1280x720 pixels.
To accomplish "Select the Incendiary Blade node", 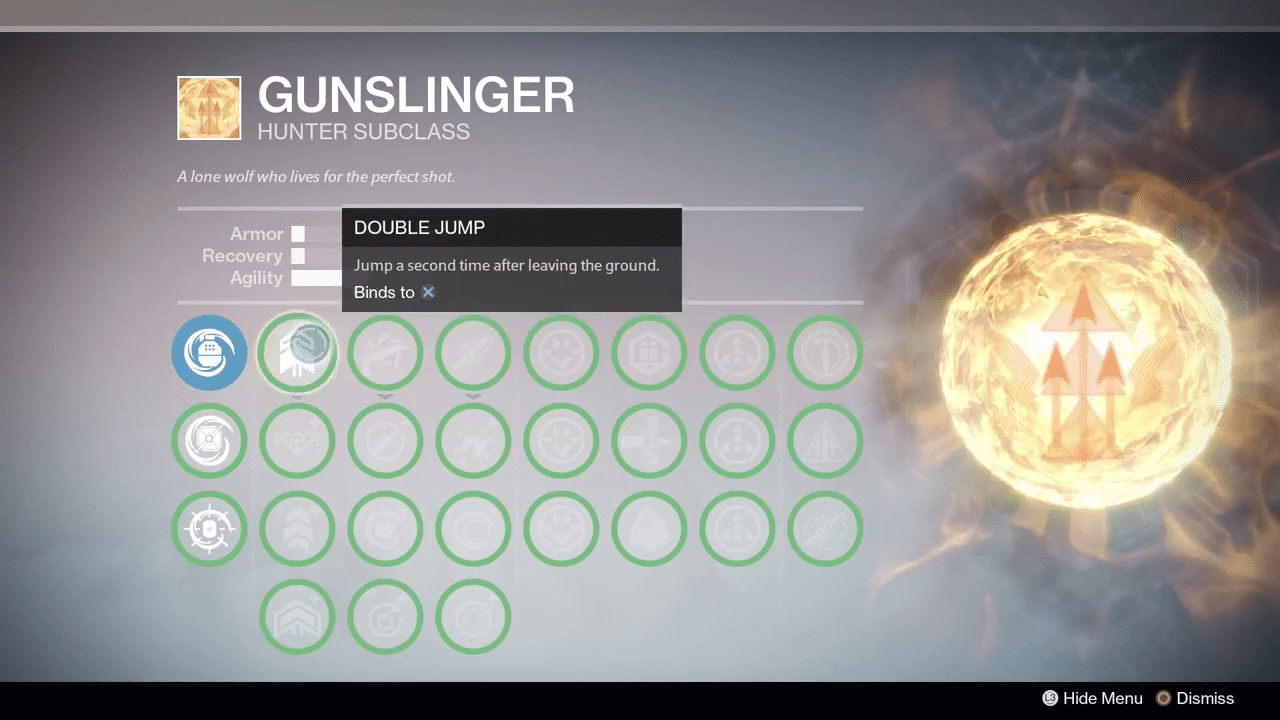I will point(473,528).
